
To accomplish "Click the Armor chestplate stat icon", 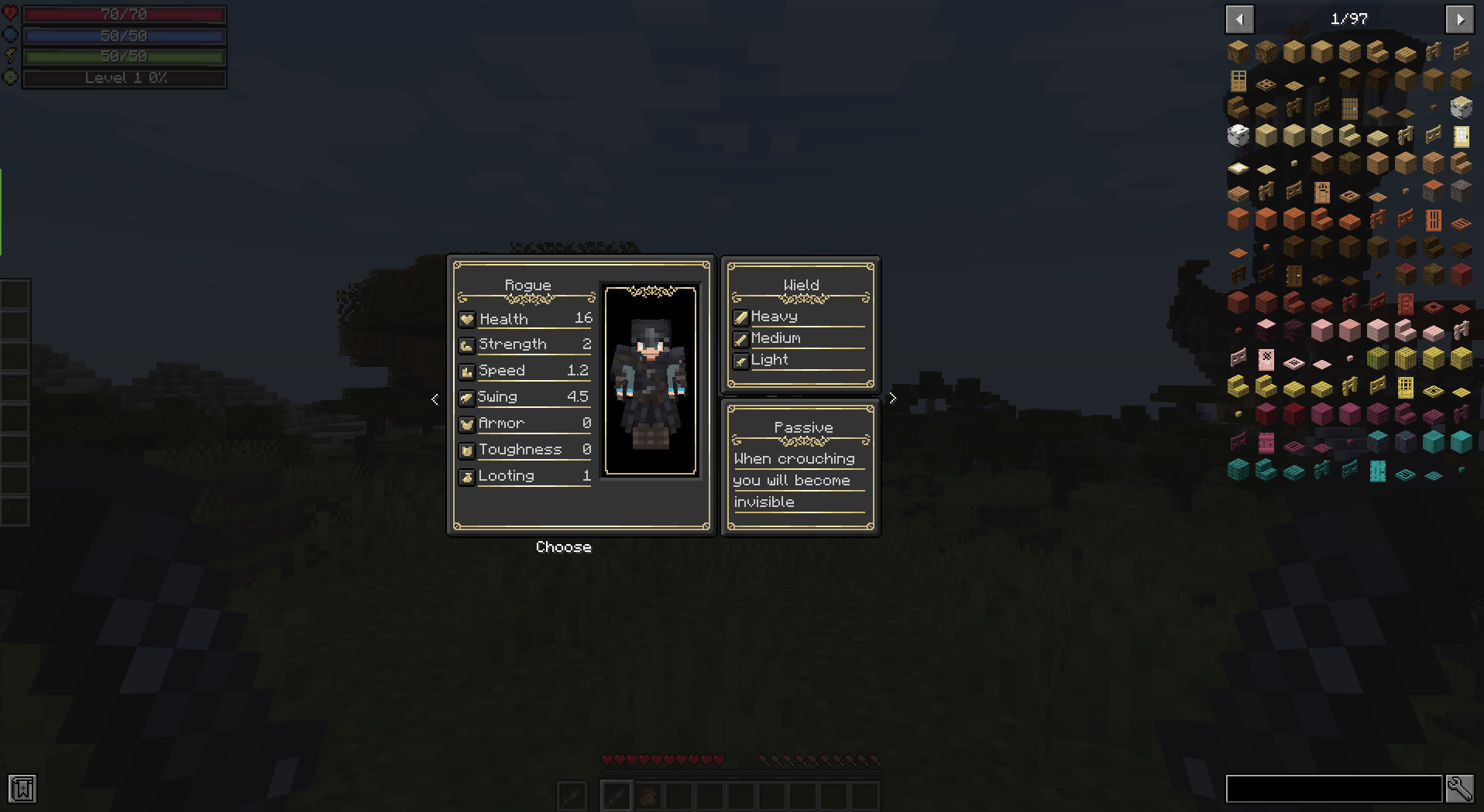I will [467, 423].
